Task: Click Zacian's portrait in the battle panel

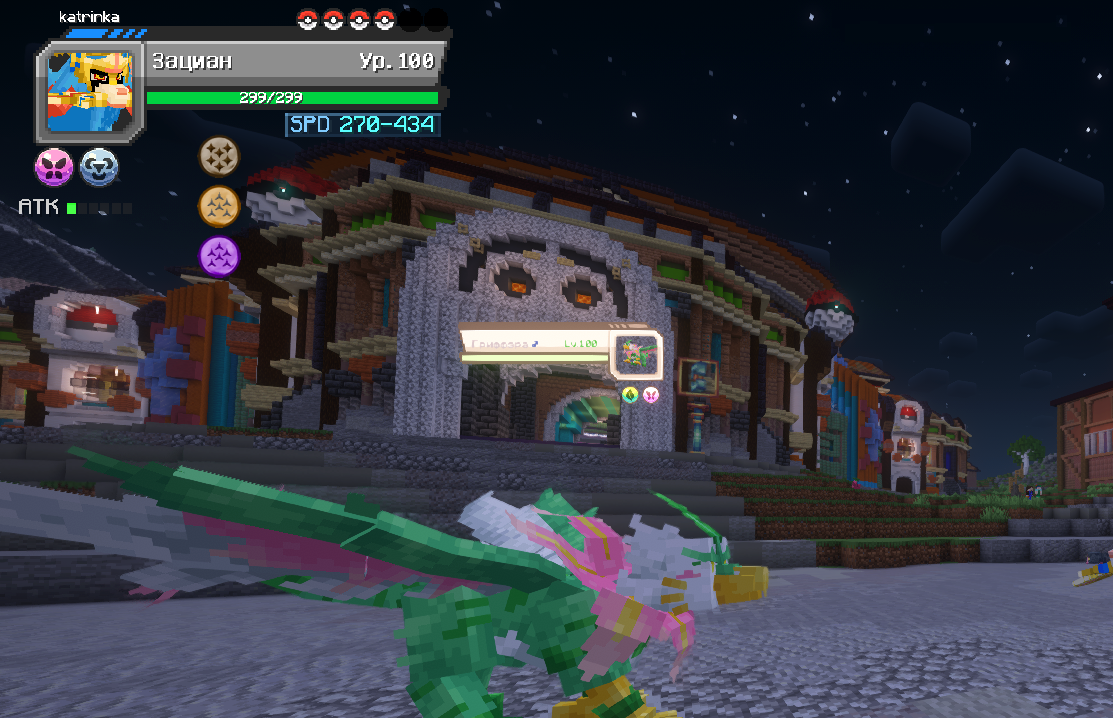Action: 89,92
